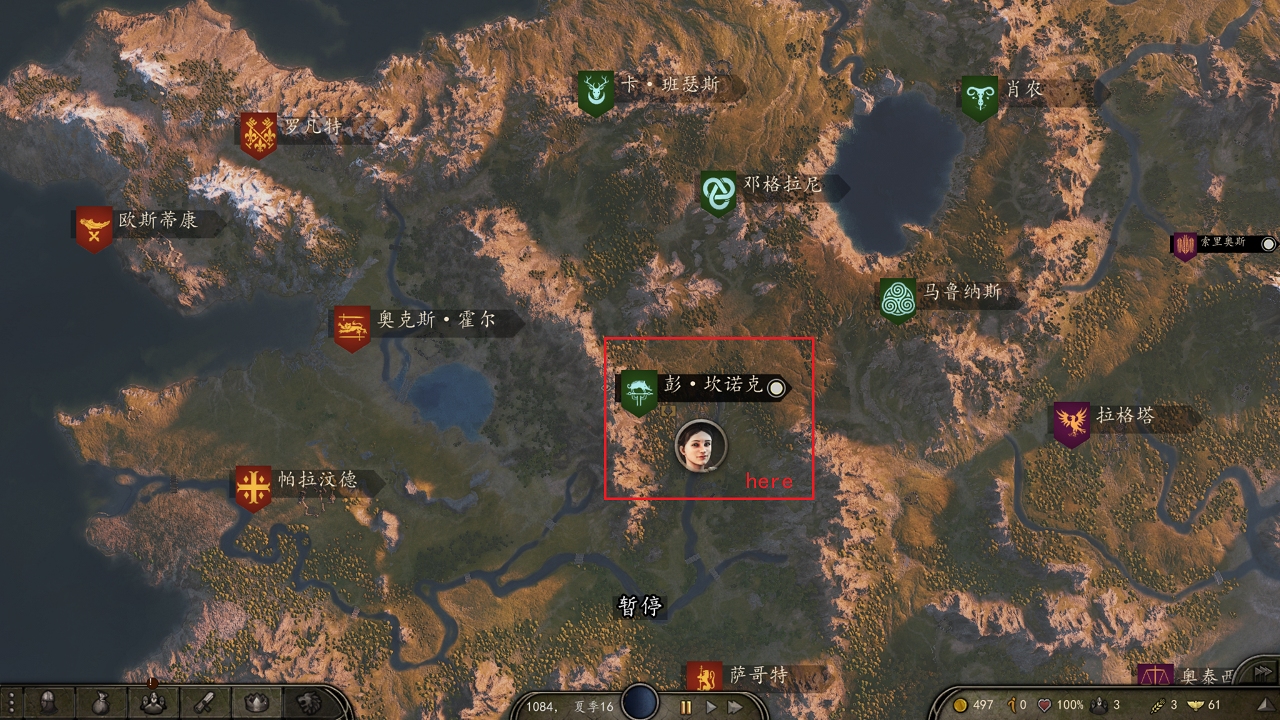Screen dimensions: 1280x720
Task: Activate fast-forward with the double arrow
Action: pos(733,705)
